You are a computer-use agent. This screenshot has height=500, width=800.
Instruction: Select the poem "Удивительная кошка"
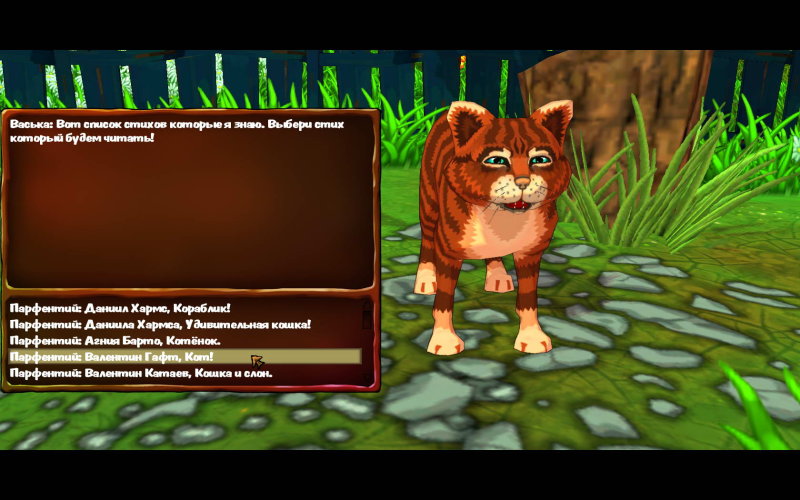(x=160, y=324)
